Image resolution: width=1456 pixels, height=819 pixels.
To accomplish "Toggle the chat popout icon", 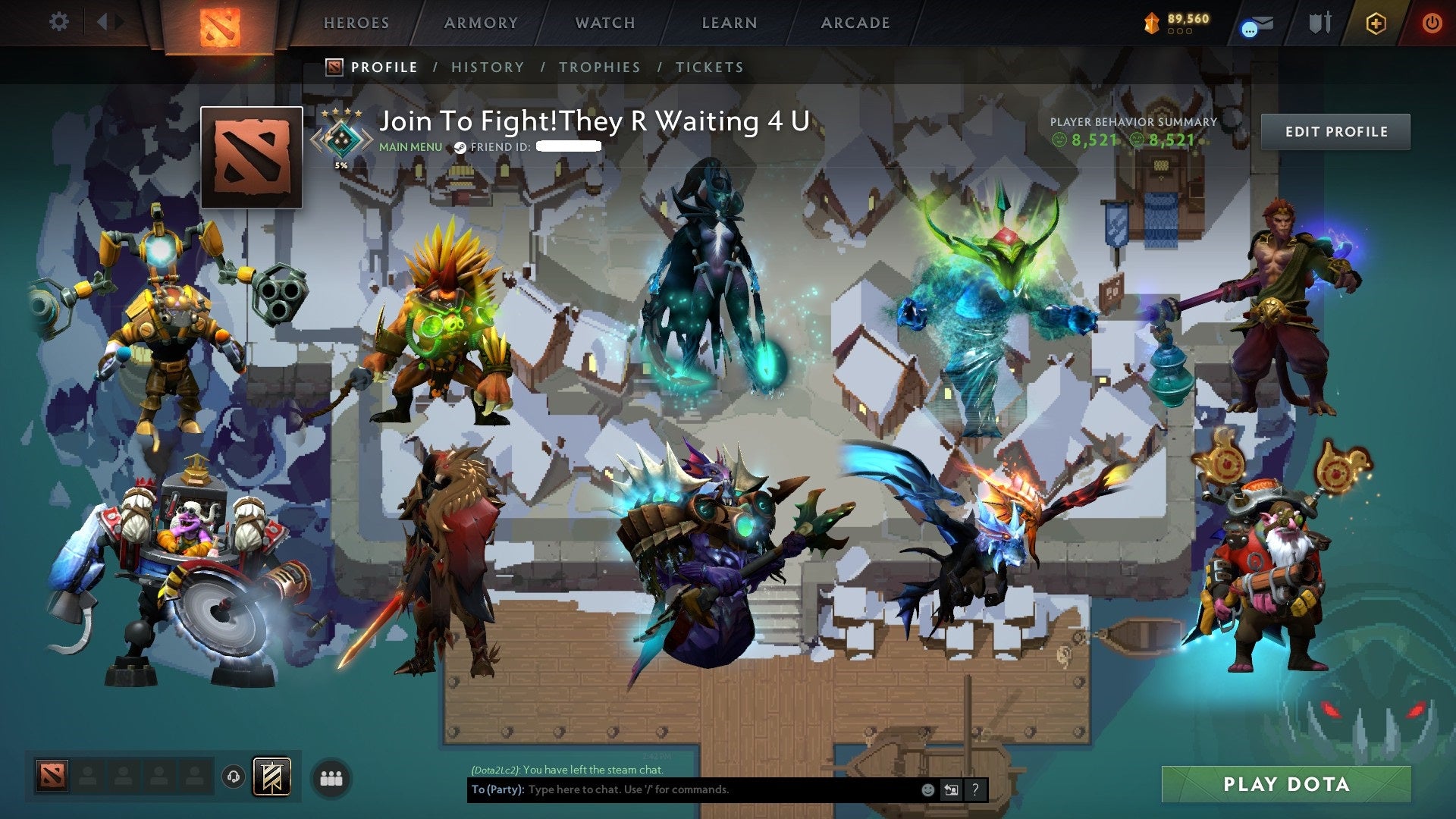I will coord(950,791).
